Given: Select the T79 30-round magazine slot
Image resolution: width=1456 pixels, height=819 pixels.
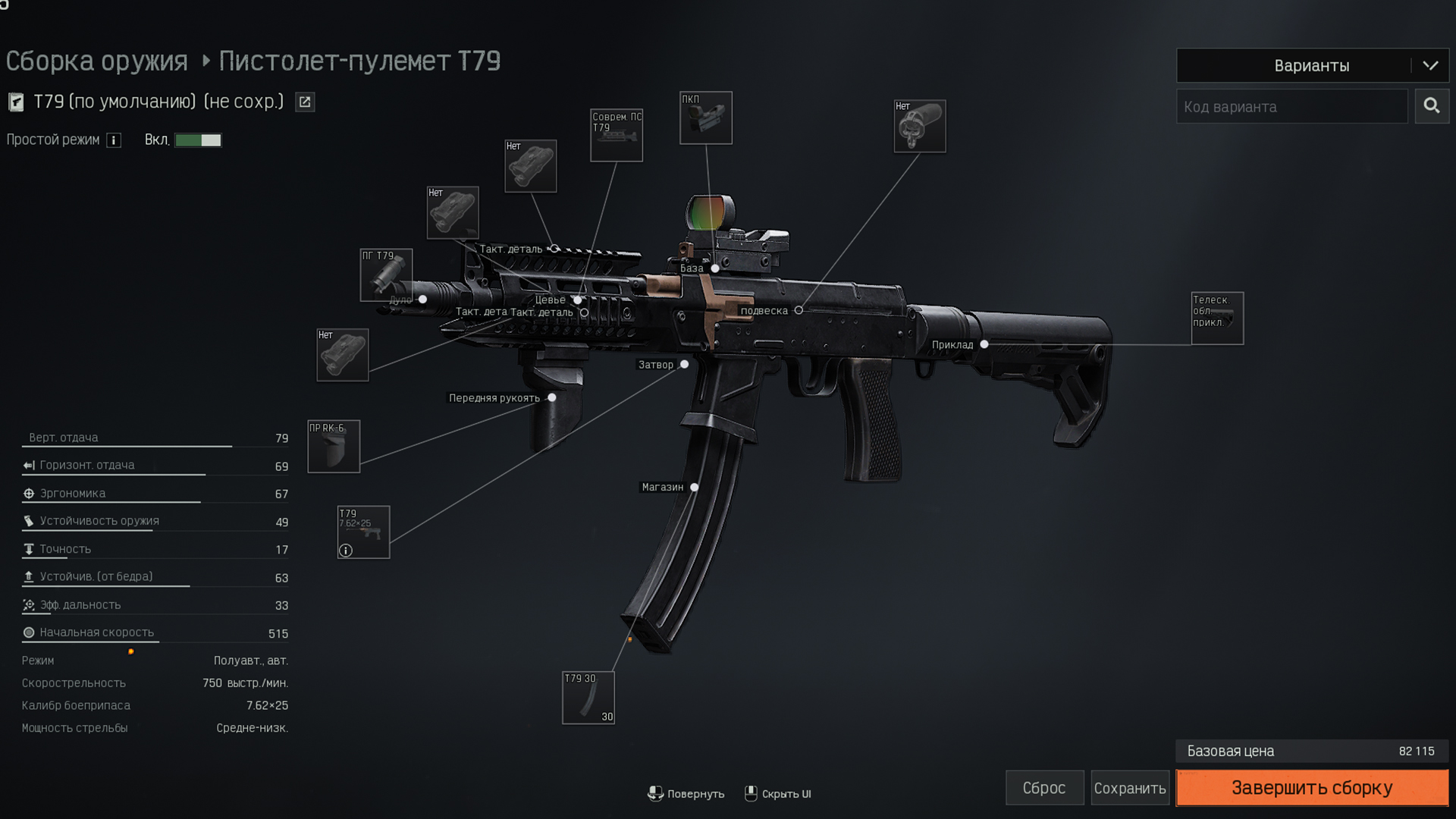Looking at the screenshot, I should coord(588,698).
